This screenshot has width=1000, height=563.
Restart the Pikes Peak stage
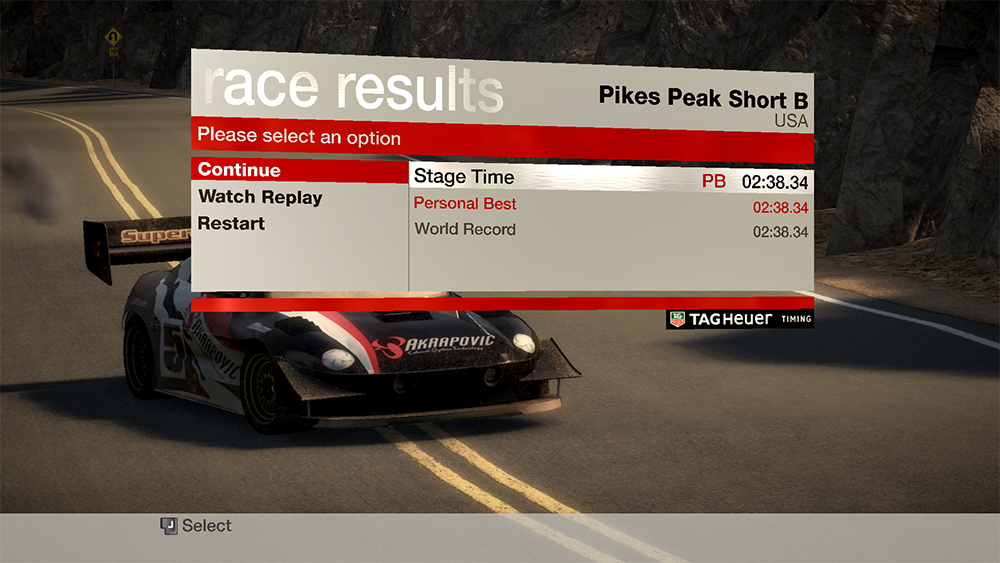[x=231, y=223]
